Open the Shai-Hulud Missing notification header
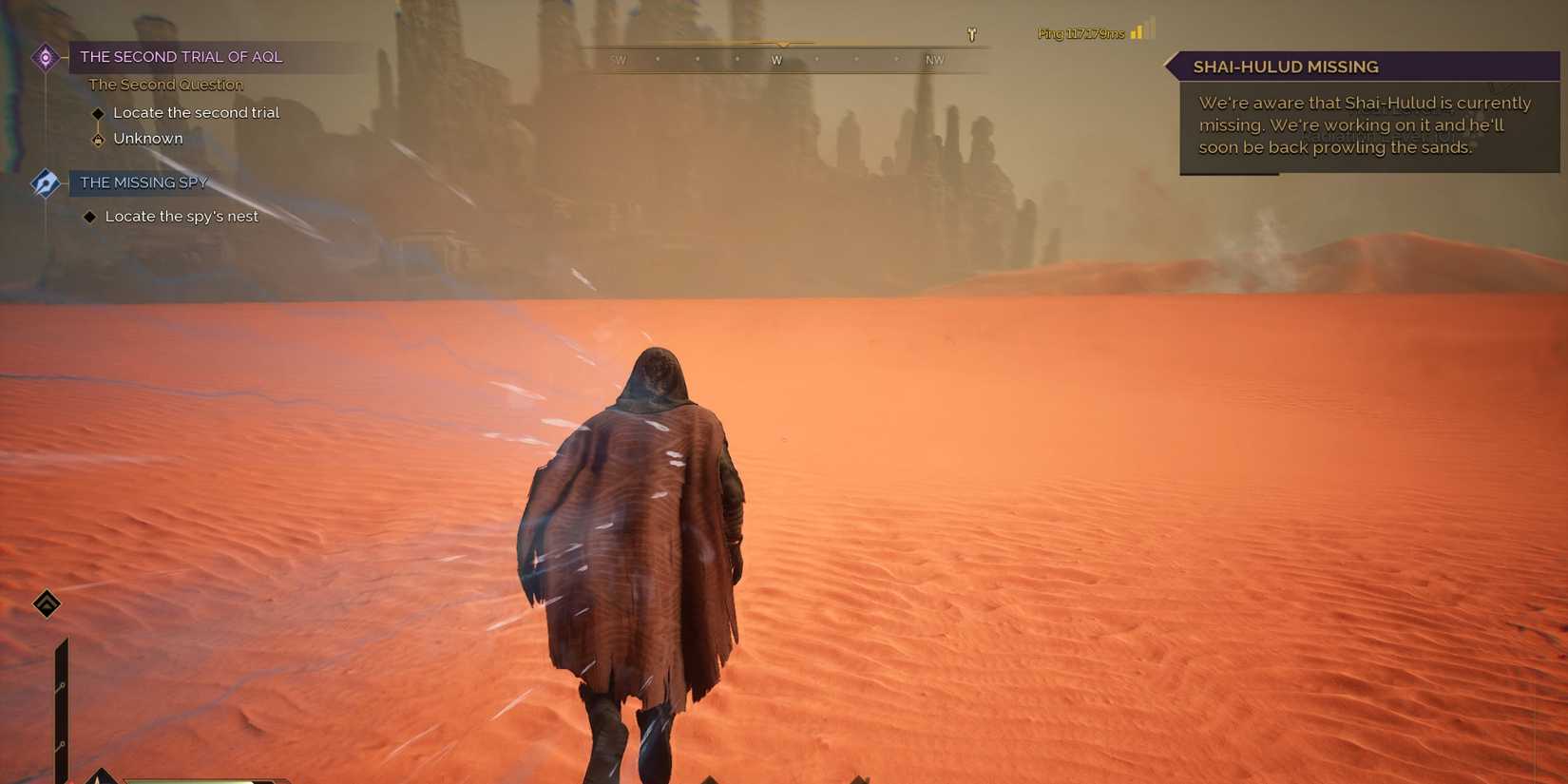This screenshot has height=784, width=1568. click(1285, 67)
